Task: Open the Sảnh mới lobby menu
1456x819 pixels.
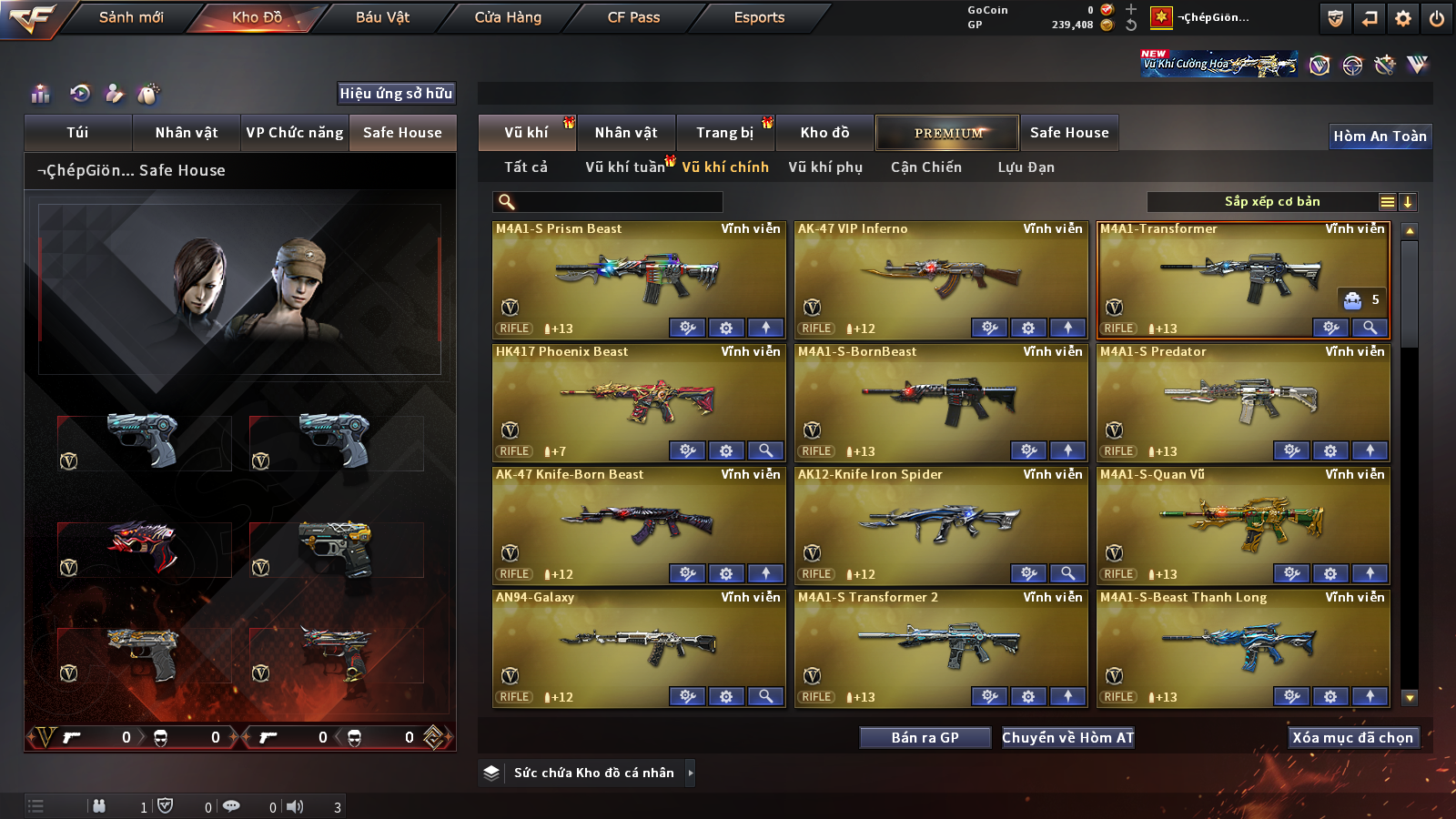Action: click(131, 17)
